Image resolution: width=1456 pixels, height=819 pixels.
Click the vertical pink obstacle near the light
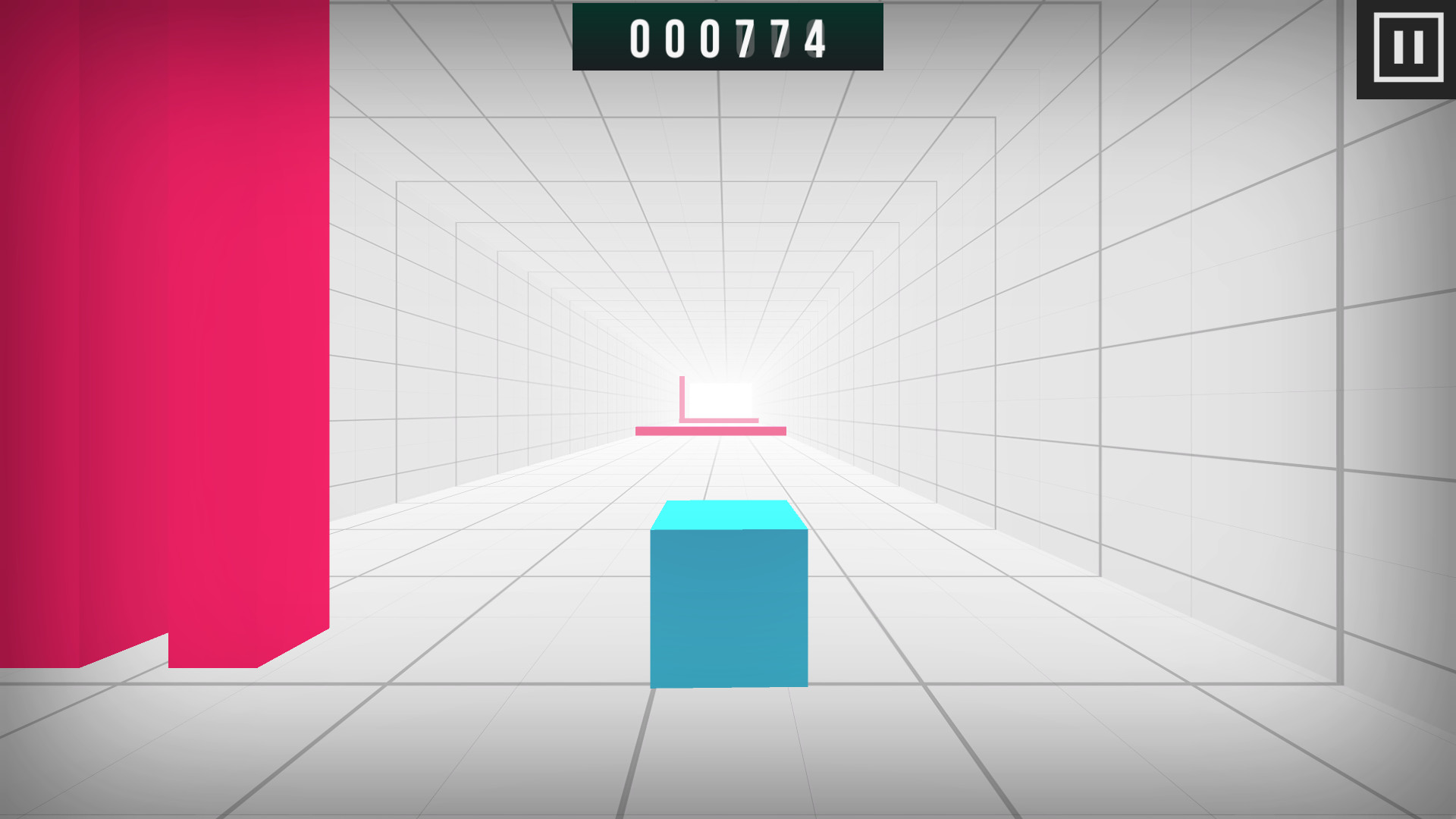(x=683, y=397)
